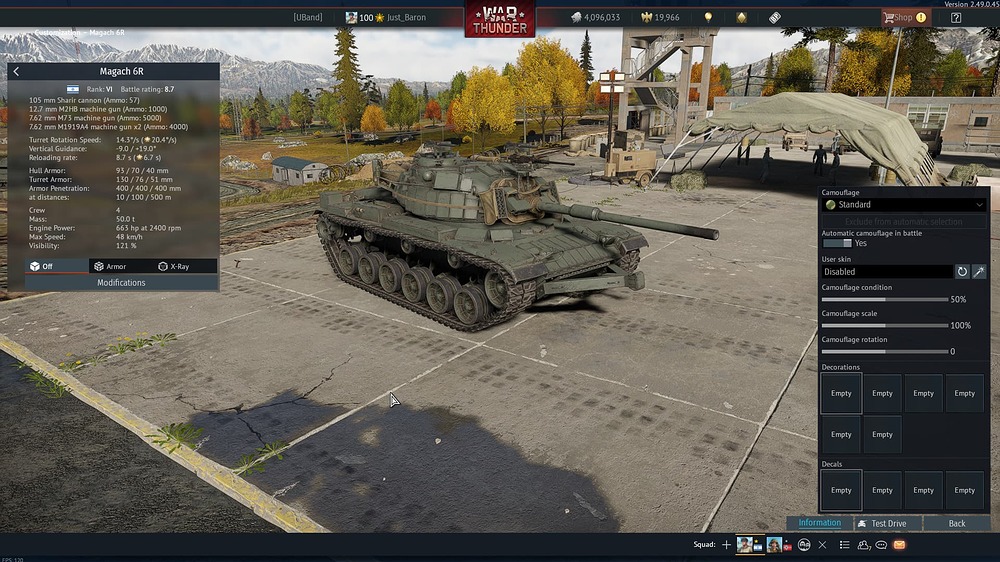
Task: Click the Back button
Action: [x=957, y=523]
